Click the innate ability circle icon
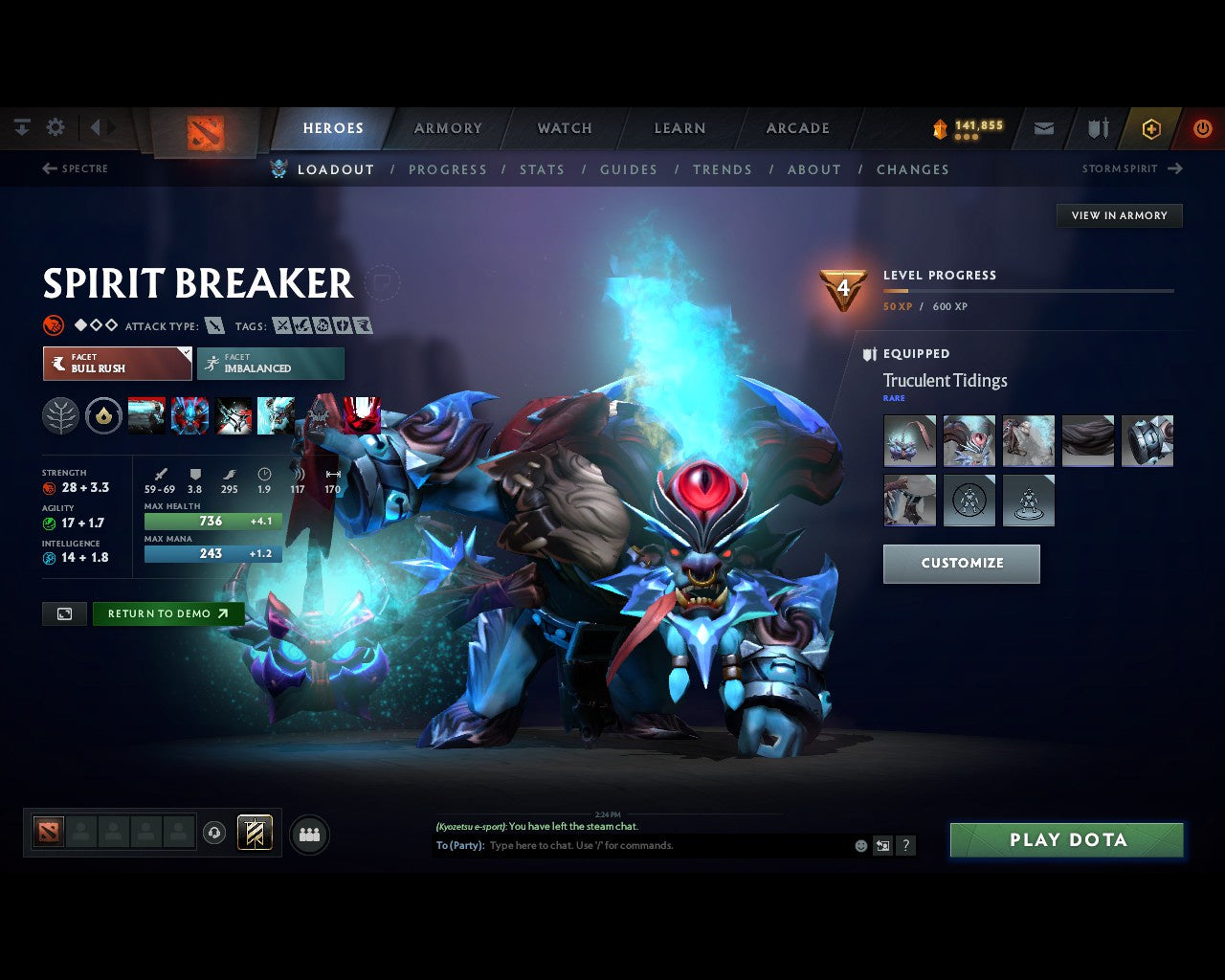This screenshot has width=1225, height=980. pos(103,415)
